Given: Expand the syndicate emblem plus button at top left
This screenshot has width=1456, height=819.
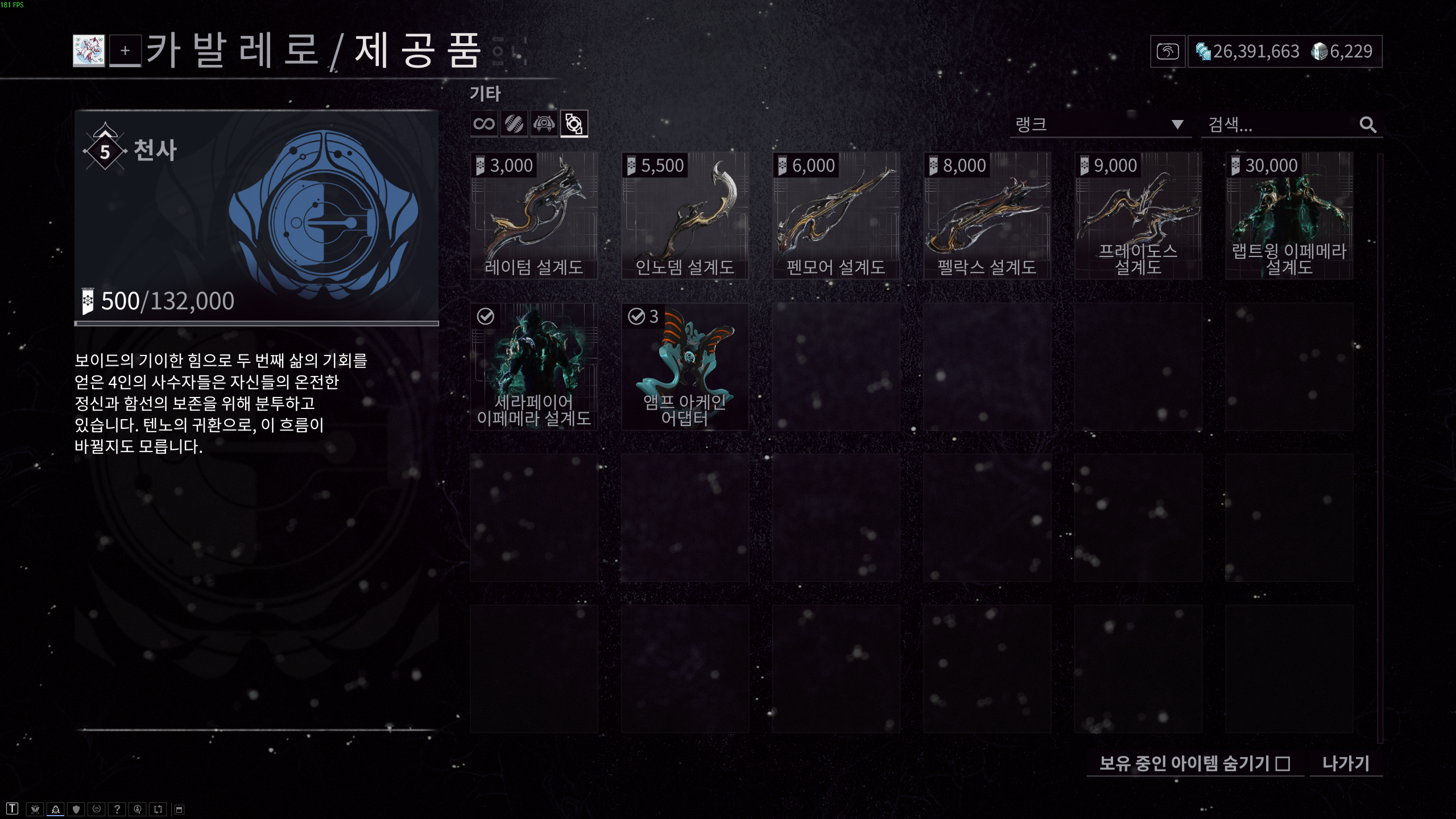Looking at the screenshot, I should tap(125, 52).
